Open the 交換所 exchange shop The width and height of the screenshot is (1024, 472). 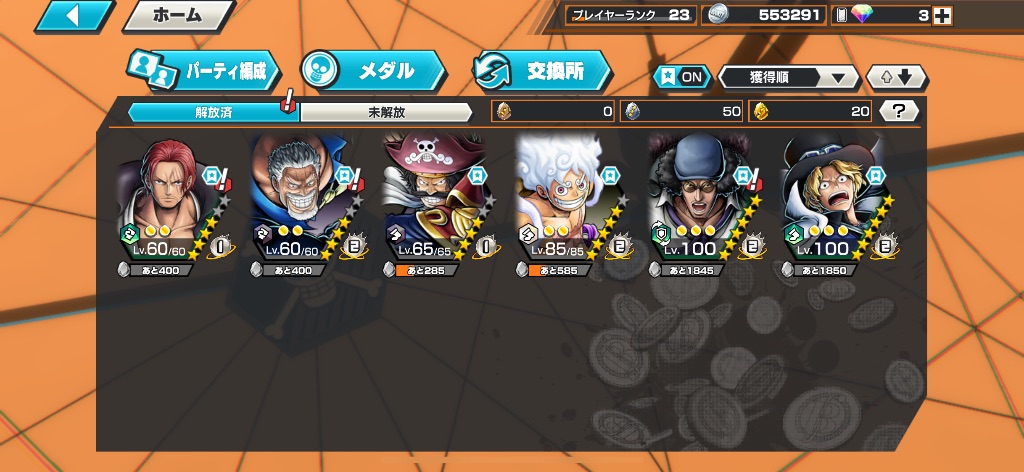point(542,71)
